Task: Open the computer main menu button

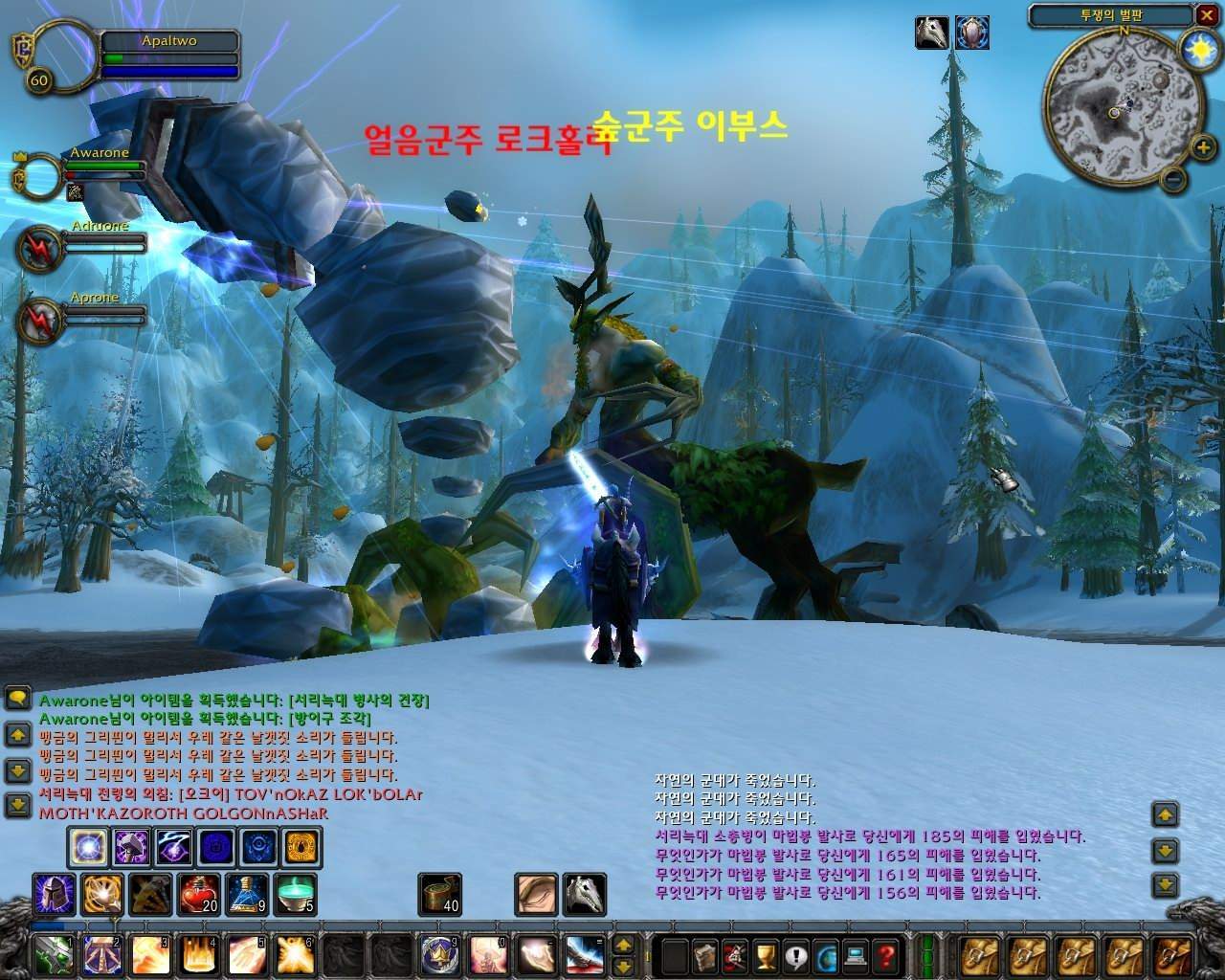Action: click(856, 955)
